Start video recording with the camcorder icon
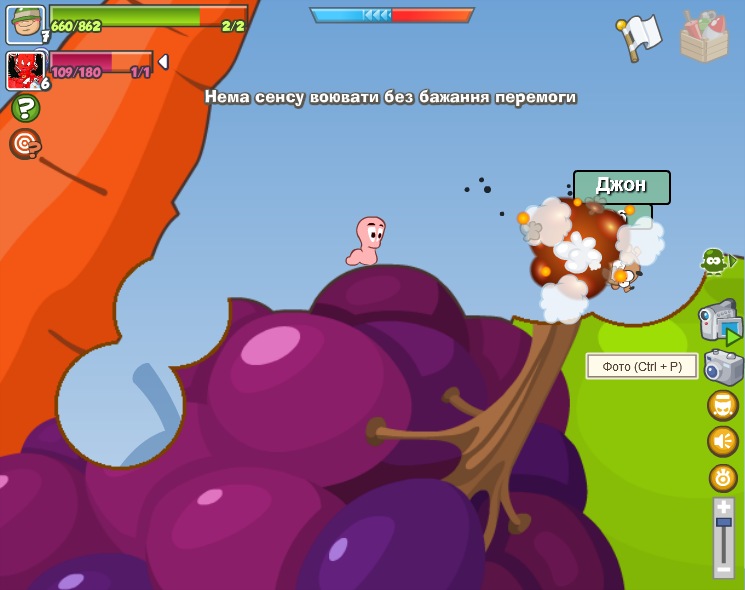 pyautogui.click(x=721, y=323)
